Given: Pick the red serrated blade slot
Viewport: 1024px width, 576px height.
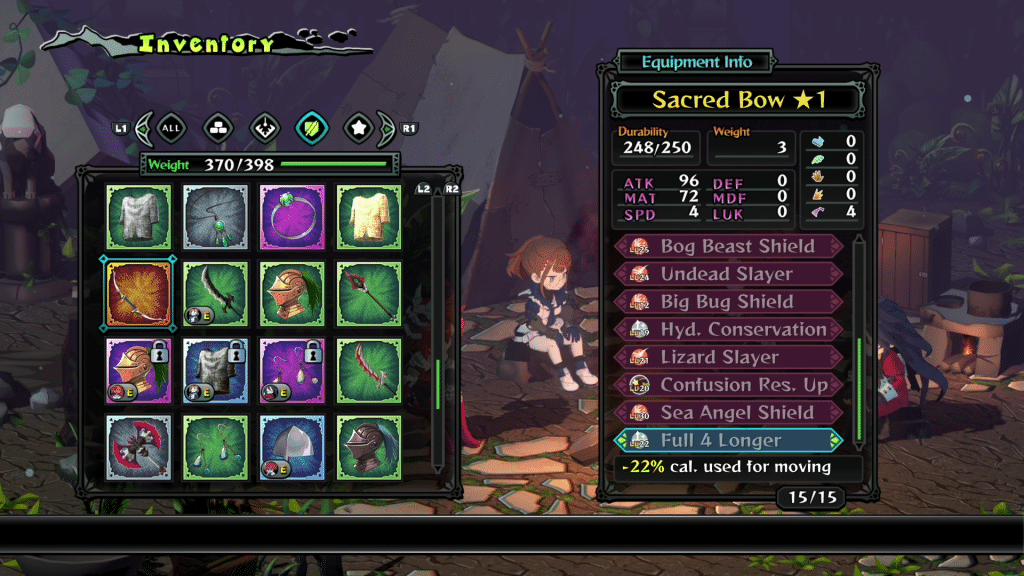Looking at the screenshot, I should (369, 370).
